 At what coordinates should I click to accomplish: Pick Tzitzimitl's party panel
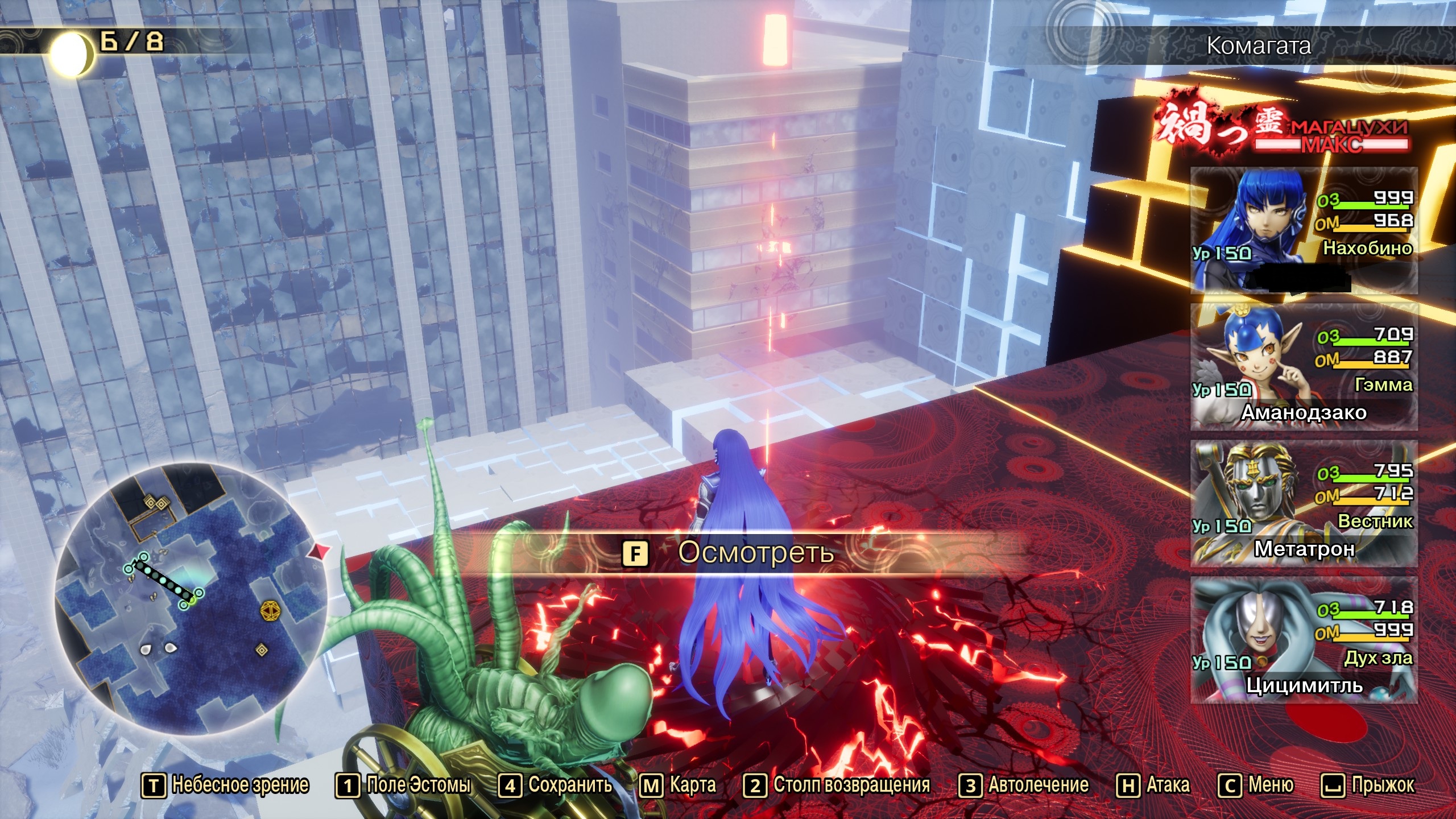pyautogui.click(x=1304, y=640)
